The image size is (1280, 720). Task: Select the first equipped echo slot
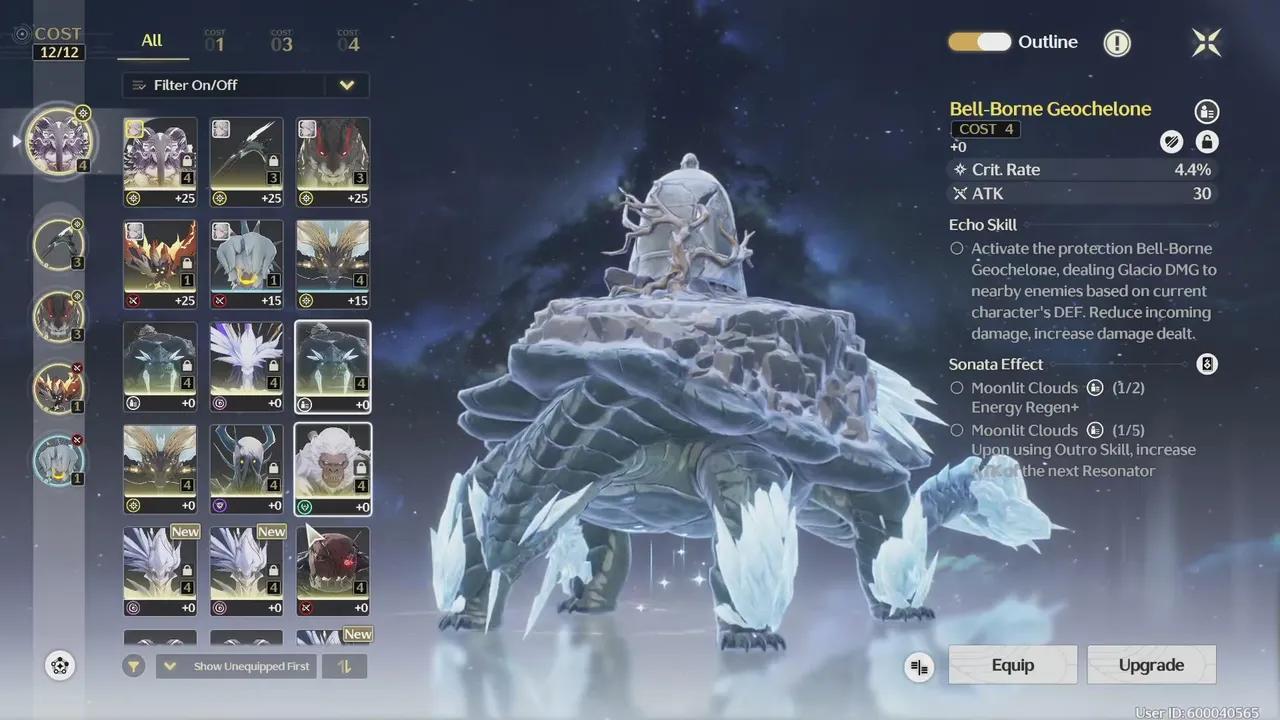click(58, 141)
